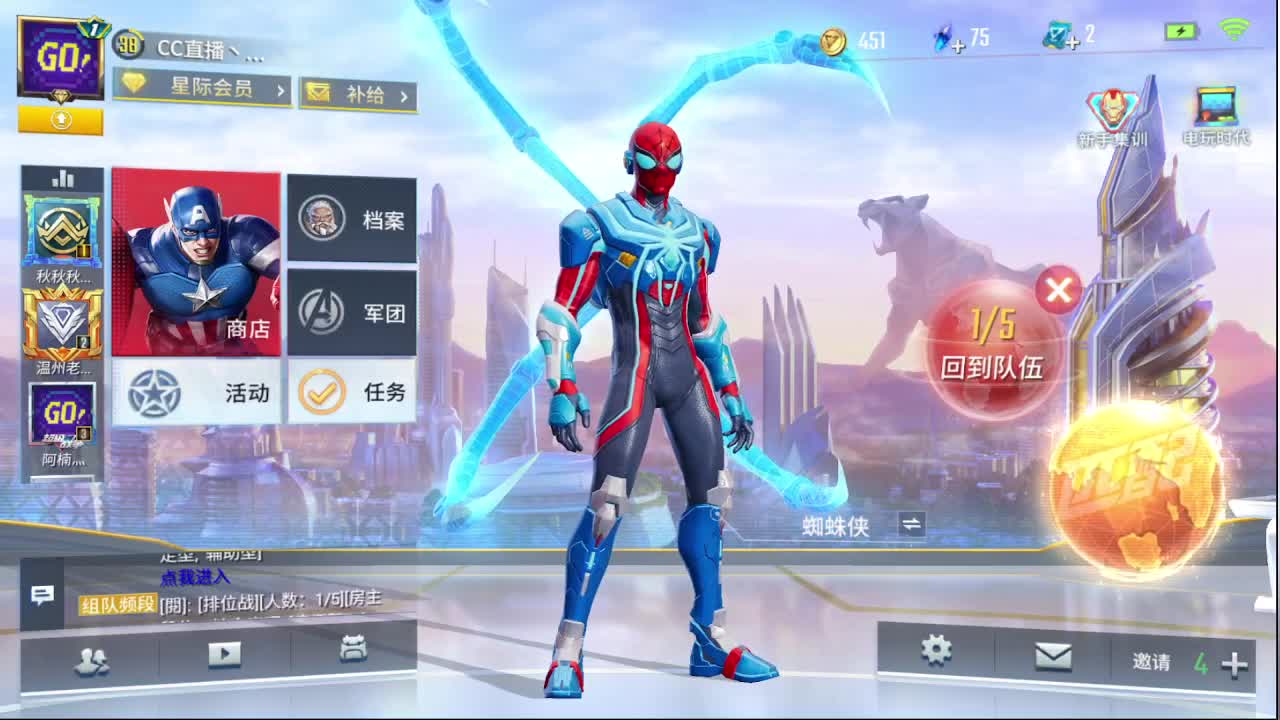Screen dimensions: 1280x720
Task: Open the 档案 archive panel
Action: [352, 218]
